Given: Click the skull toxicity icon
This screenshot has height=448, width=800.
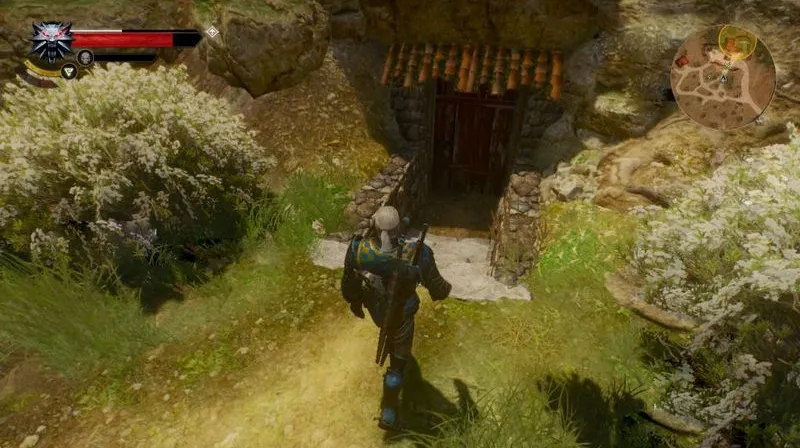Looking at the screenshot, I should tap(86, 58).
